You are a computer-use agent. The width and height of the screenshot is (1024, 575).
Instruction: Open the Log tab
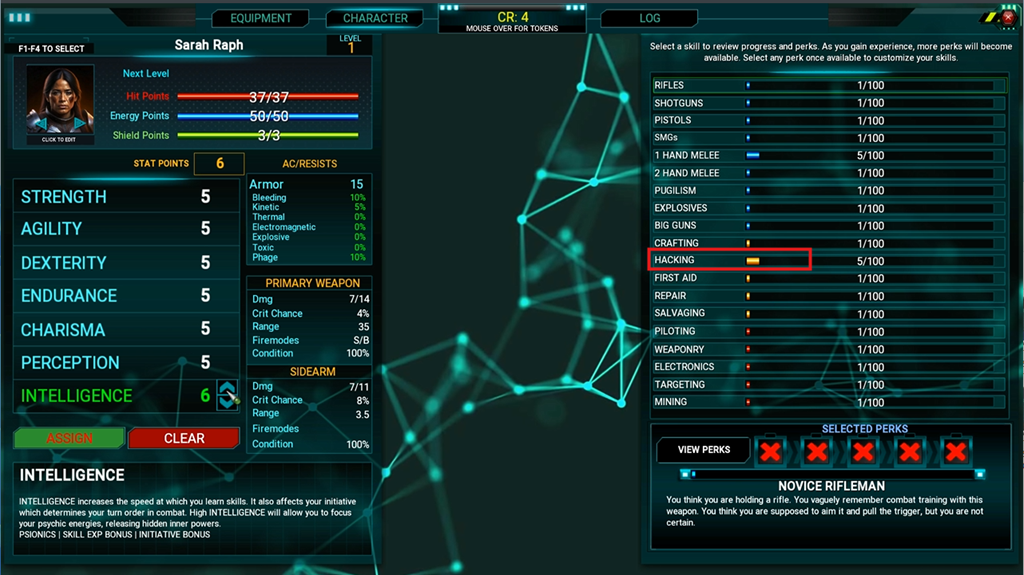click(x=649, y=18)
